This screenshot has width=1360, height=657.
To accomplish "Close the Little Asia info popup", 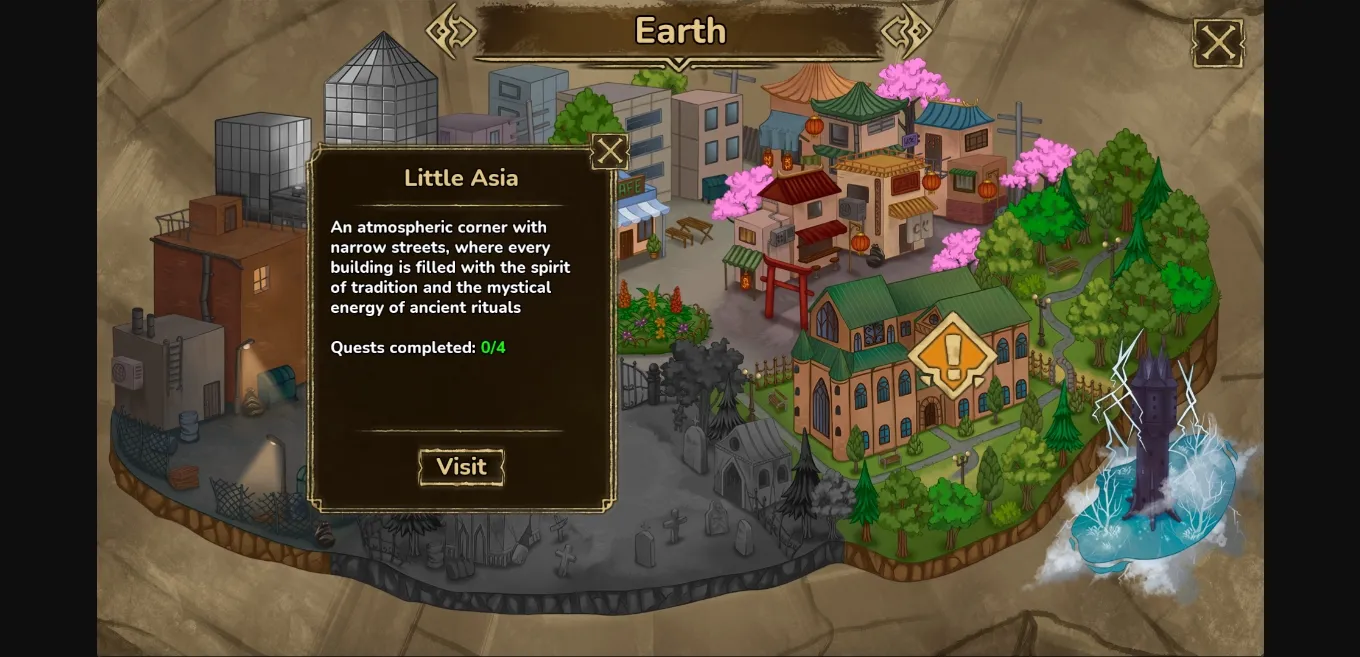I will [609, 152].
